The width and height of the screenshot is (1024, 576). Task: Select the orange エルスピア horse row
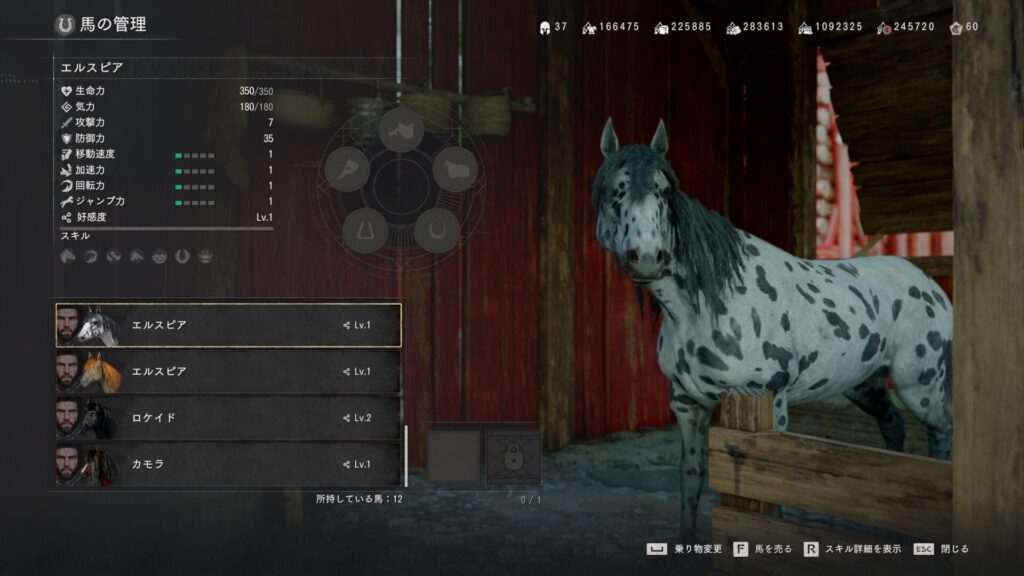tap(228, 371)
